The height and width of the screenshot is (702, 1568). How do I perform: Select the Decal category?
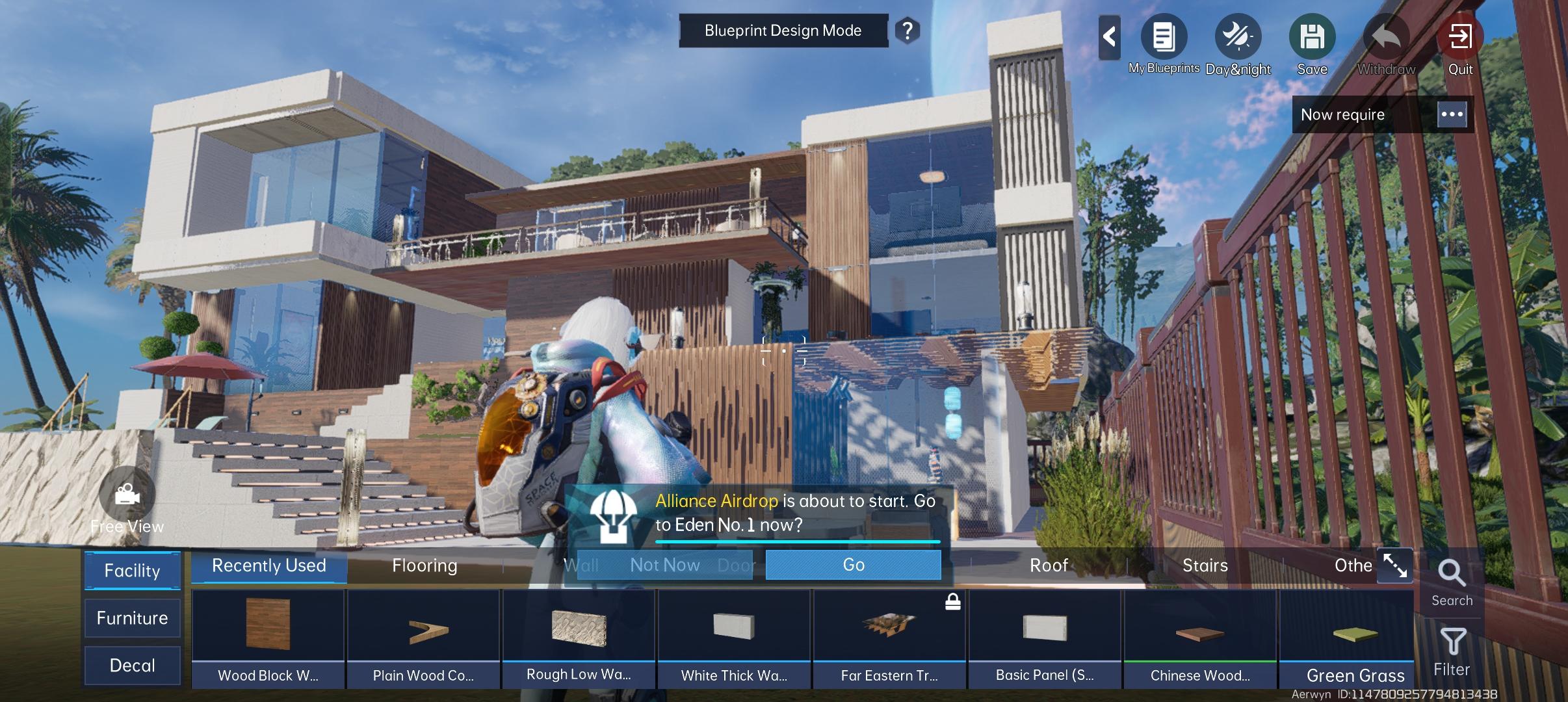pos(132,666)
